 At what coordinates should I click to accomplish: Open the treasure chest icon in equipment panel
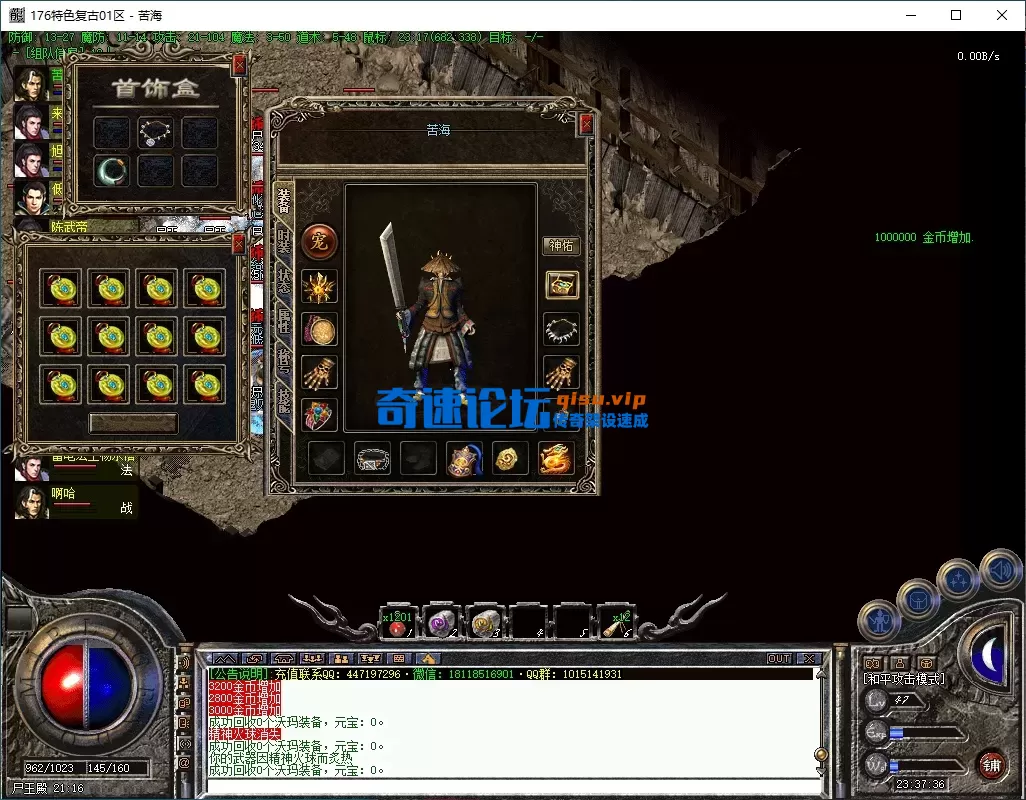pyautogui.click(x=561, y=285)
